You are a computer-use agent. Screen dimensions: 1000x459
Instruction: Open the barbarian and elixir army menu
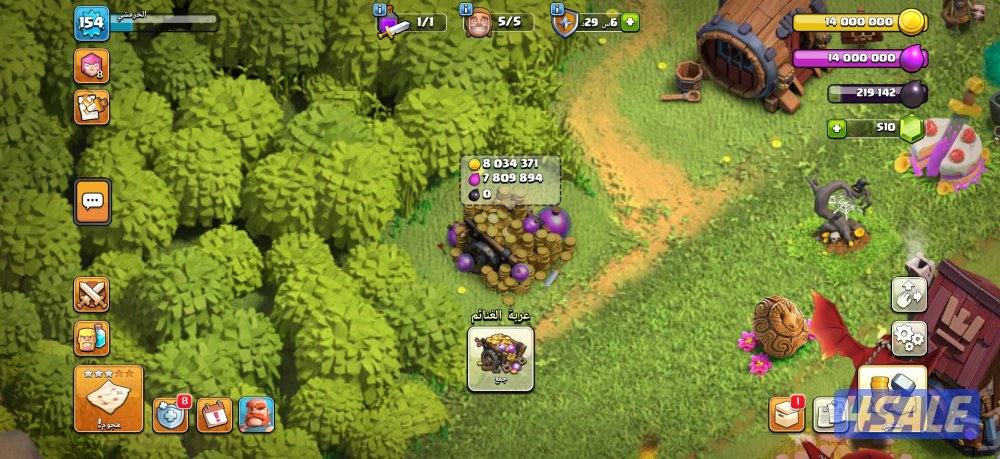pyautogui.click(x=92, y=338)
